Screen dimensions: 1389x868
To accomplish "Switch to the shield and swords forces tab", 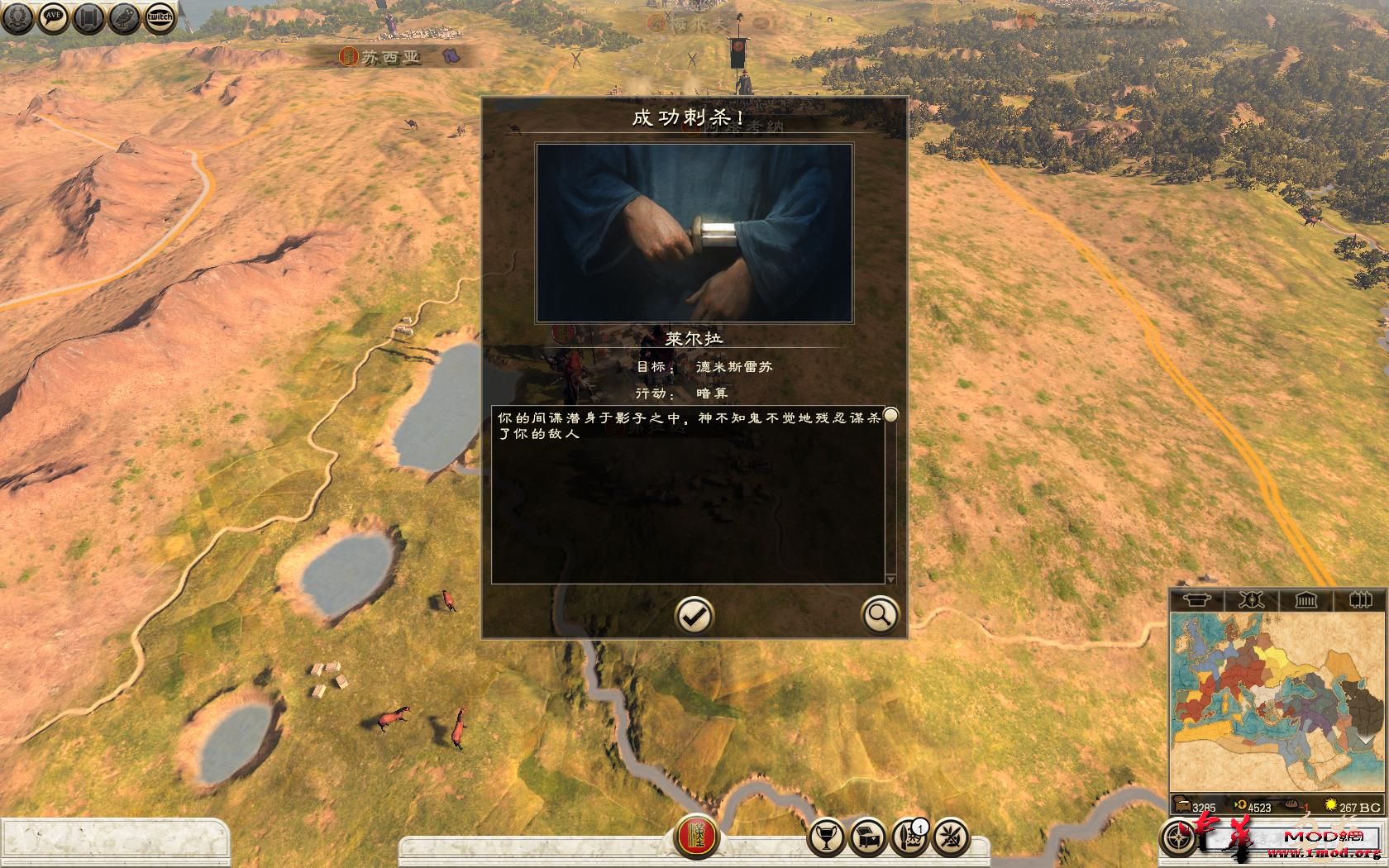I will (1251, 599).
